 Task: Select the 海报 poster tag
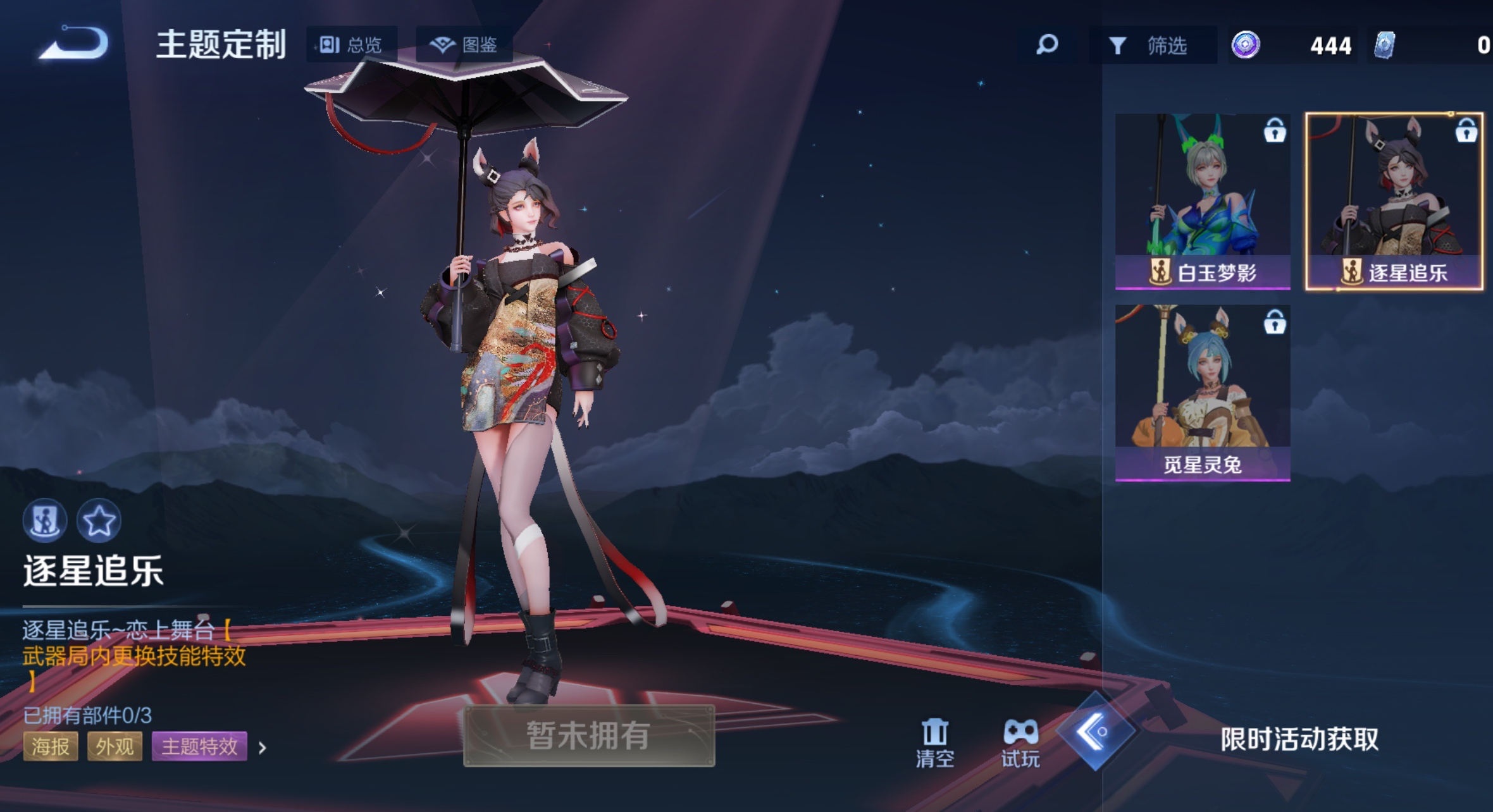tap(51, 747)
